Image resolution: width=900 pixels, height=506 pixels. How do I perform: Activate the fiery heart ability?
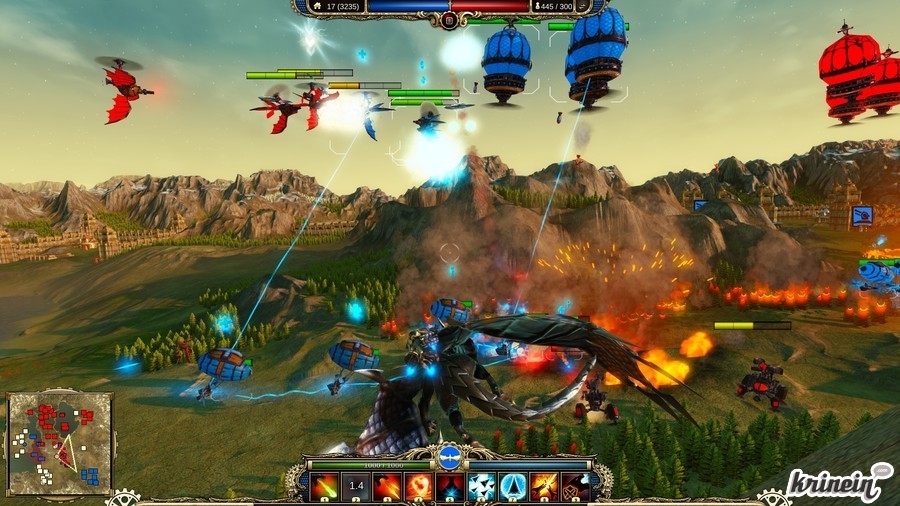[x=419, y=487]
